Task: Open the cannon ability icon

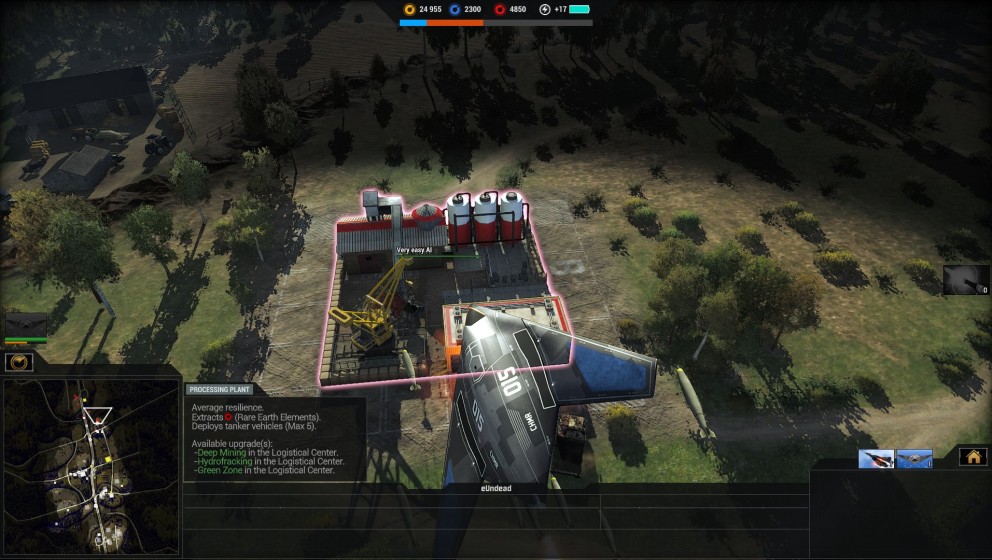Action: (x=965, y=279)
